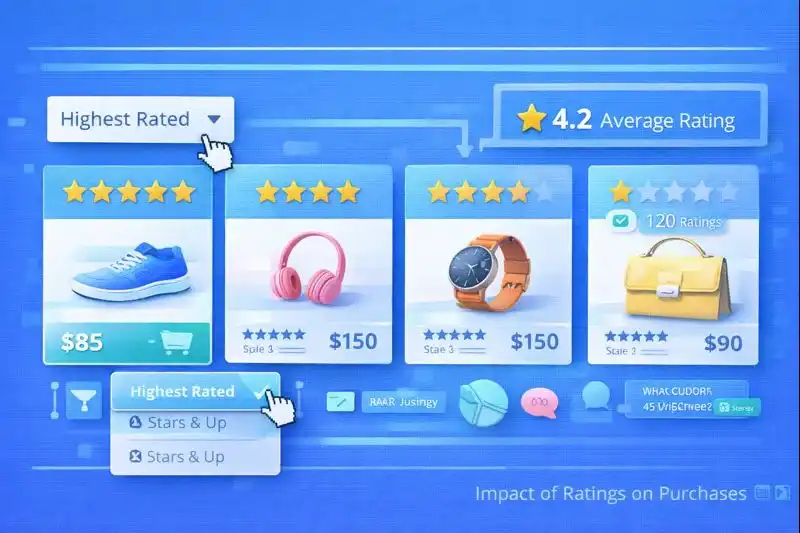Screen dimensions: 800x533
Task: Toggle the checkbox next to 120 Ratings
Action: click(620, 221)
